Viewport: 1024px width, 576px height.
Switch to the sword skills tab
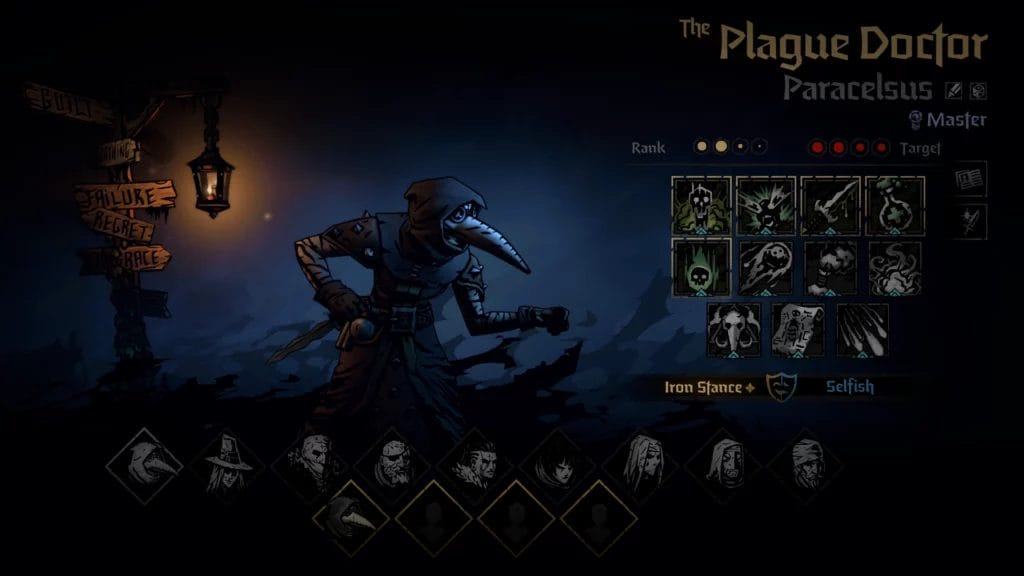coord(970,221)
